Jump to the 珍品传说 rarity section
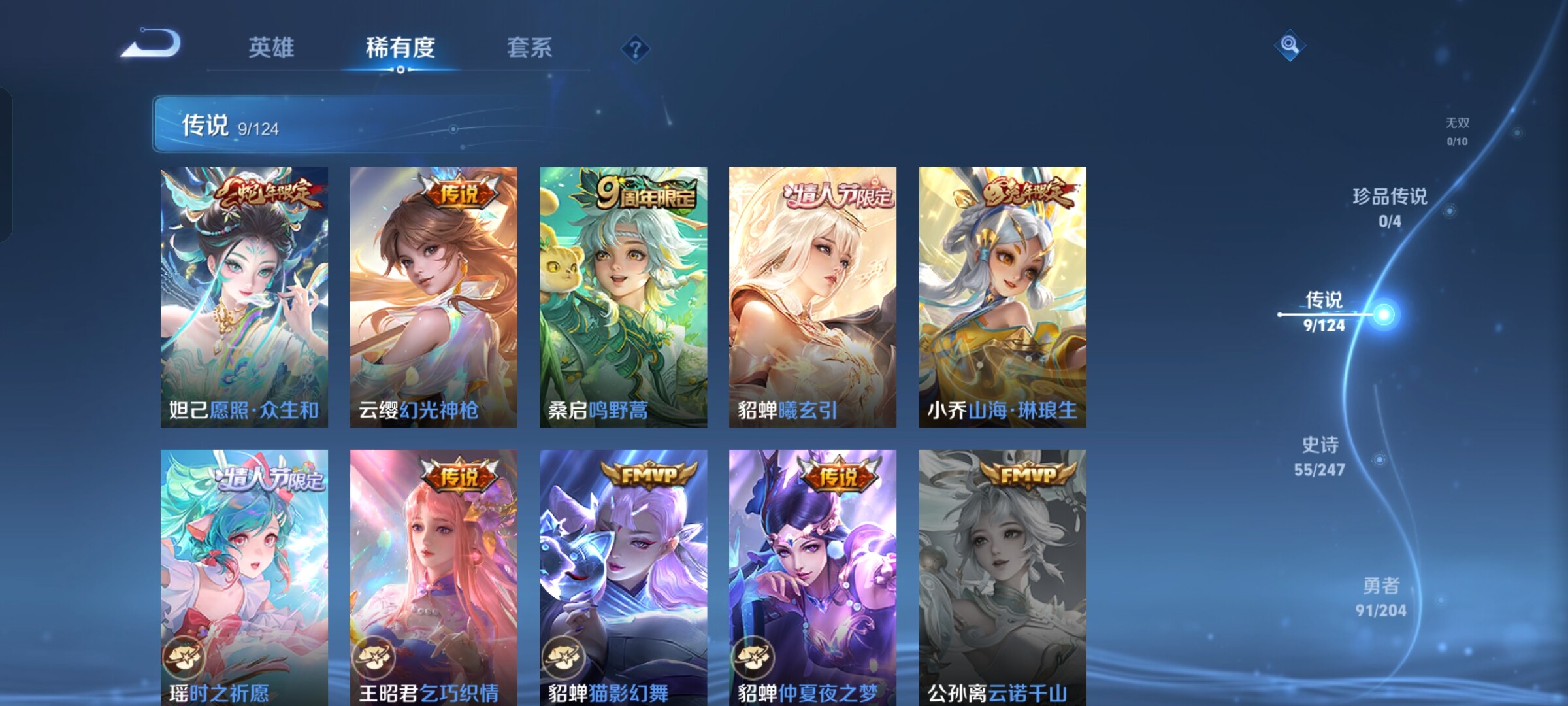 [1390, 207]
